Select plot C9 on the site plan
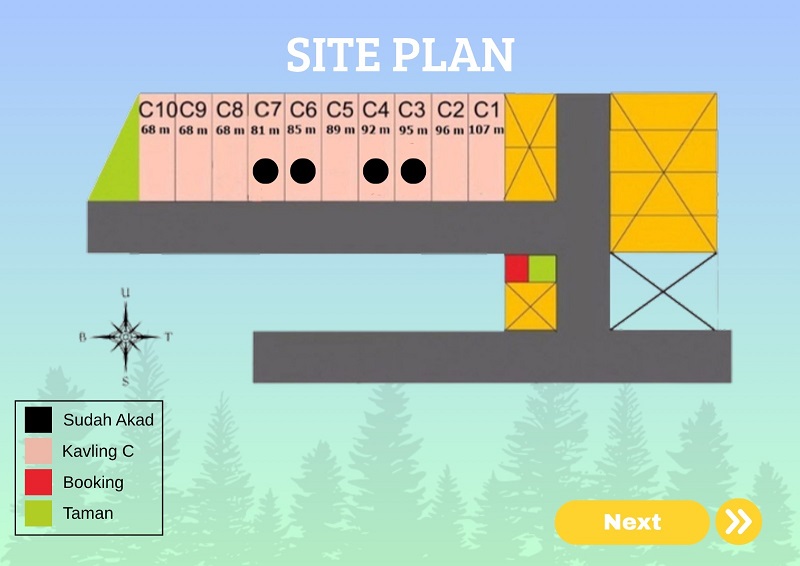800x566 pixels. click(x=193, y=148)
